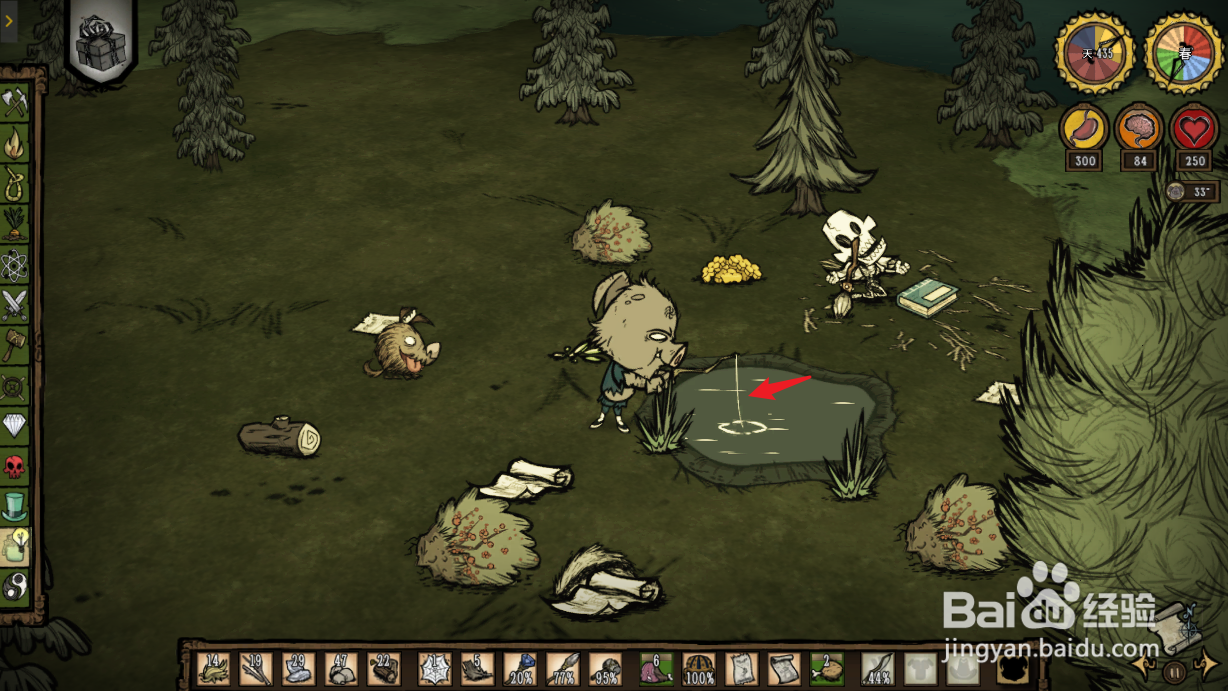Open the yin-yang crafting tab
Screen dimensions: 1228x691
(15, 585)
